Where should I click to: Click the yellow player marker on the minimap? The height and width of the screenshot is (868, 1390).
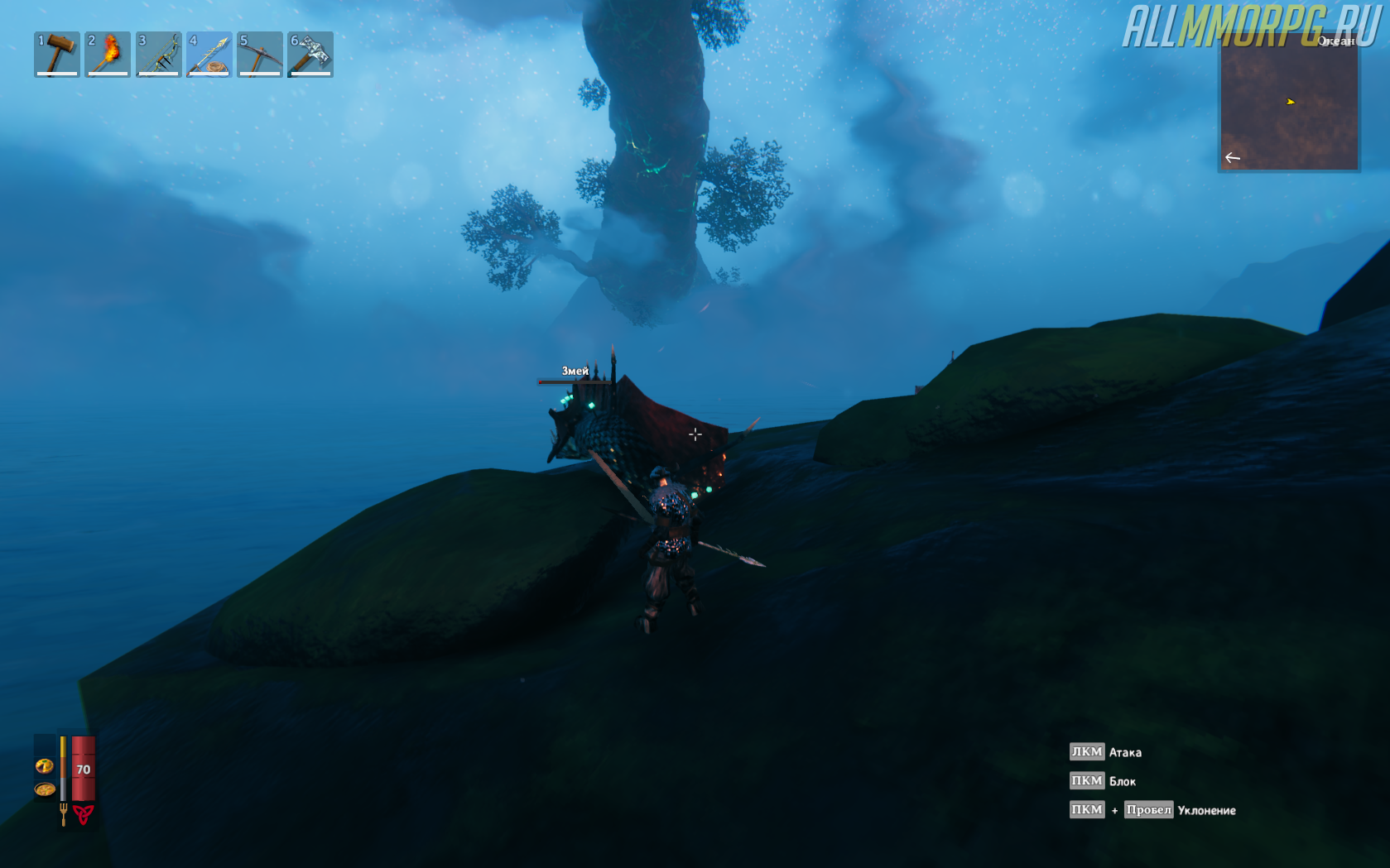point(1290,102)
